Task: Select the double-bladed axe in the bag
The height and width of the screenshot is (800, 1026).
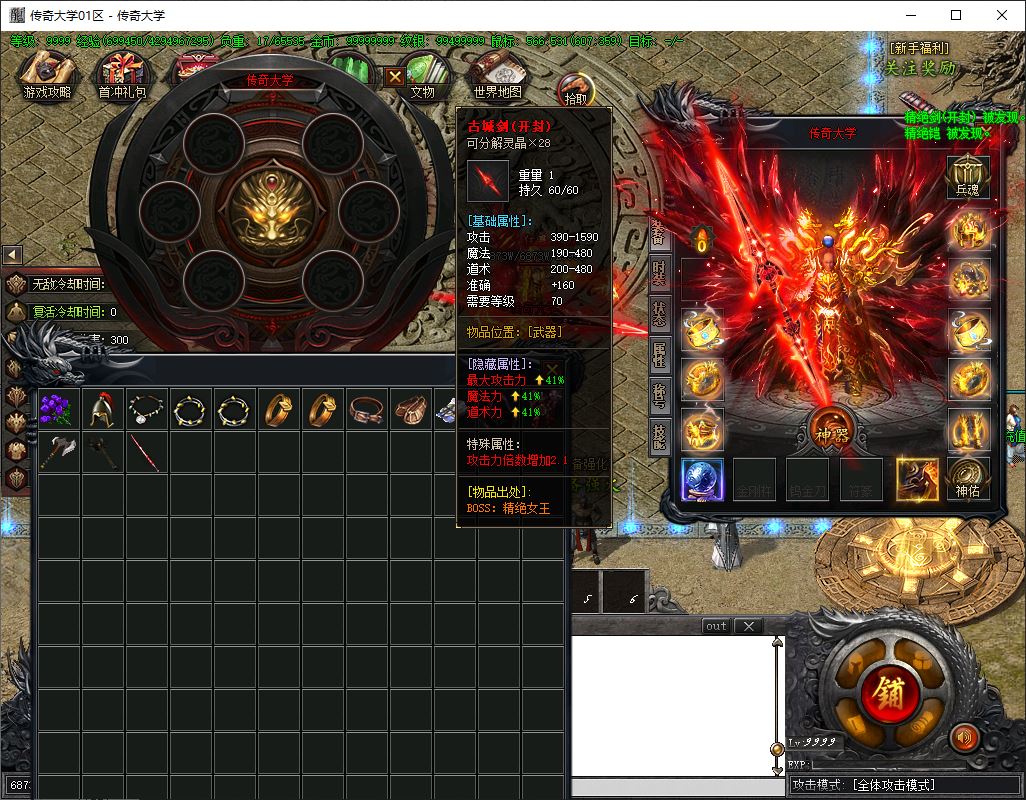Action: tap(57, 452)
